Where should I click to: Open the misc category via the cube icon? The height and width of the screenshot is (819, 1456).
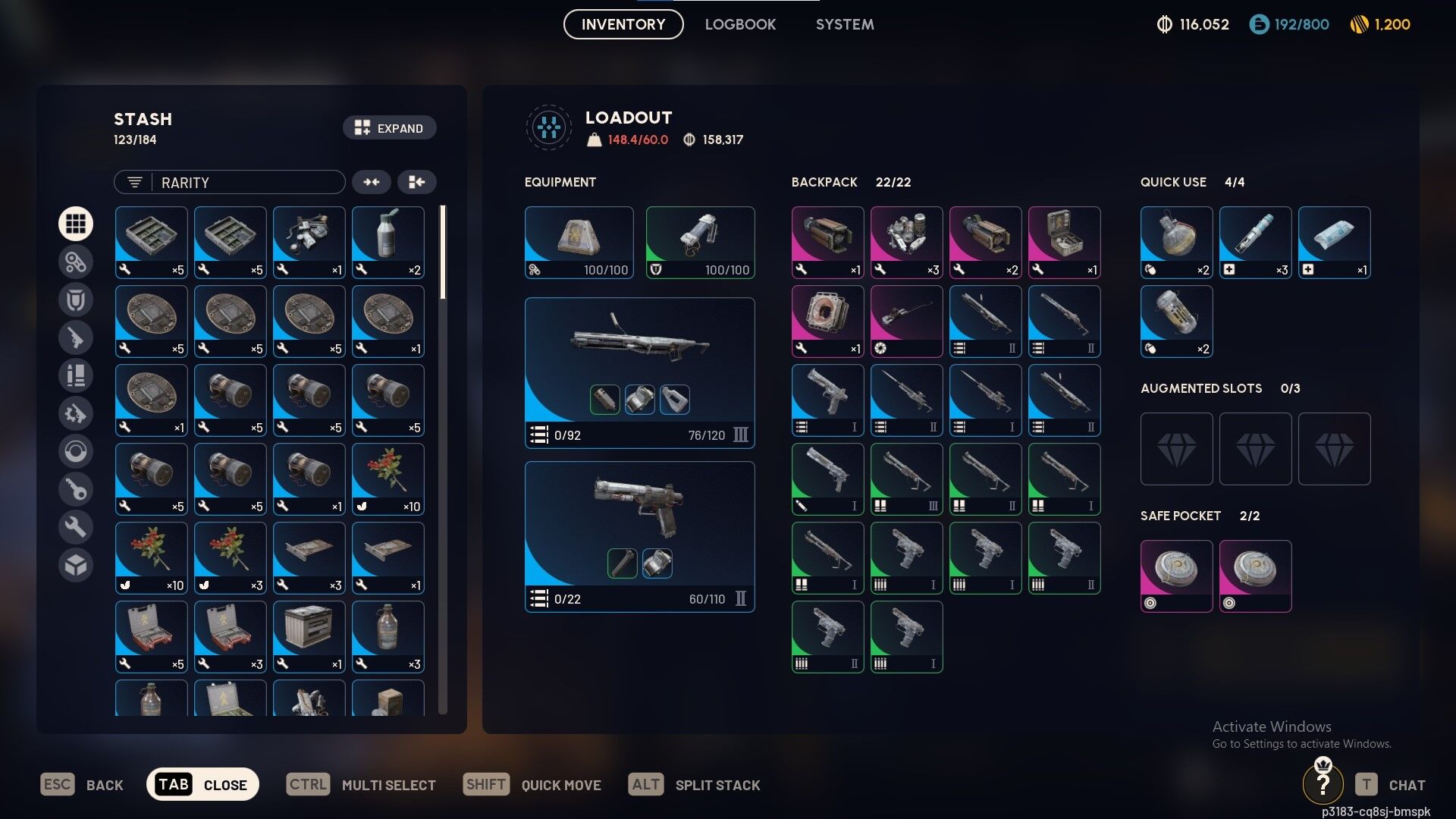point(76,565)
